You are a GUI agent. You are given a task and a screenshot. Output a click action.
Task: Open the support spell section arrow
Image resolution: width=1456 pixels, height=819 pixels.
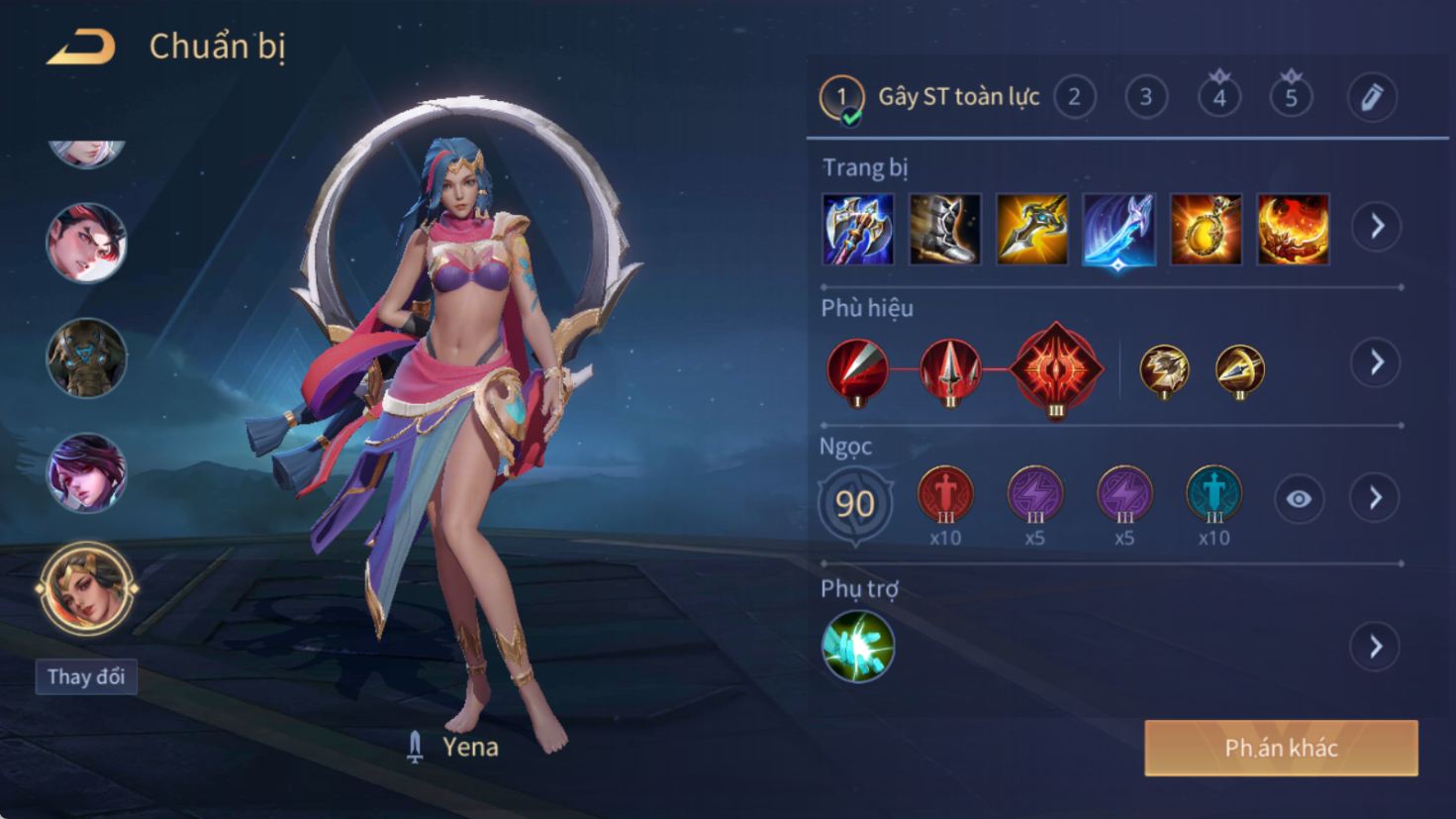(1376, 647)
